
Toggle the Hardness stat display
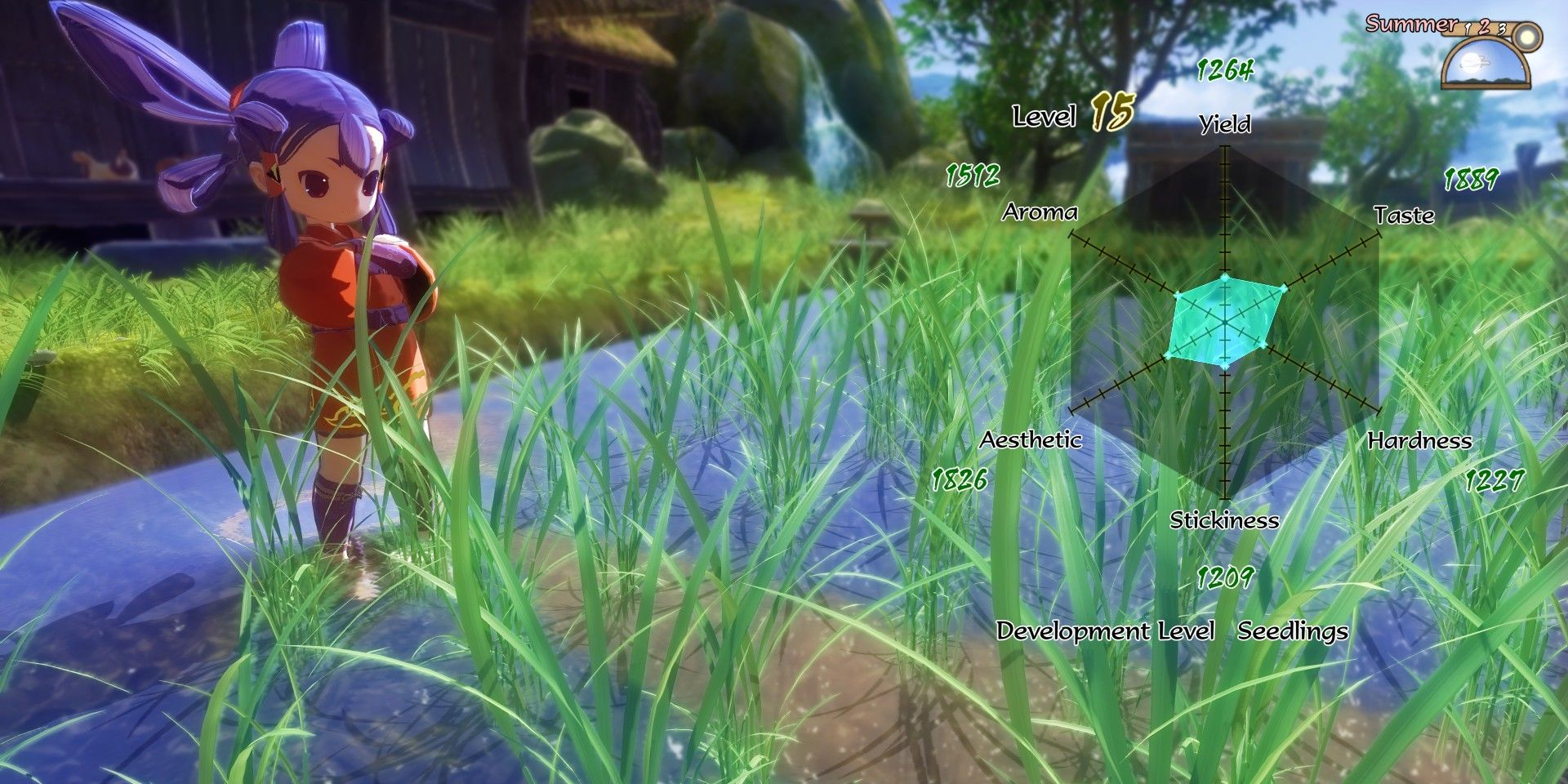1419,441
